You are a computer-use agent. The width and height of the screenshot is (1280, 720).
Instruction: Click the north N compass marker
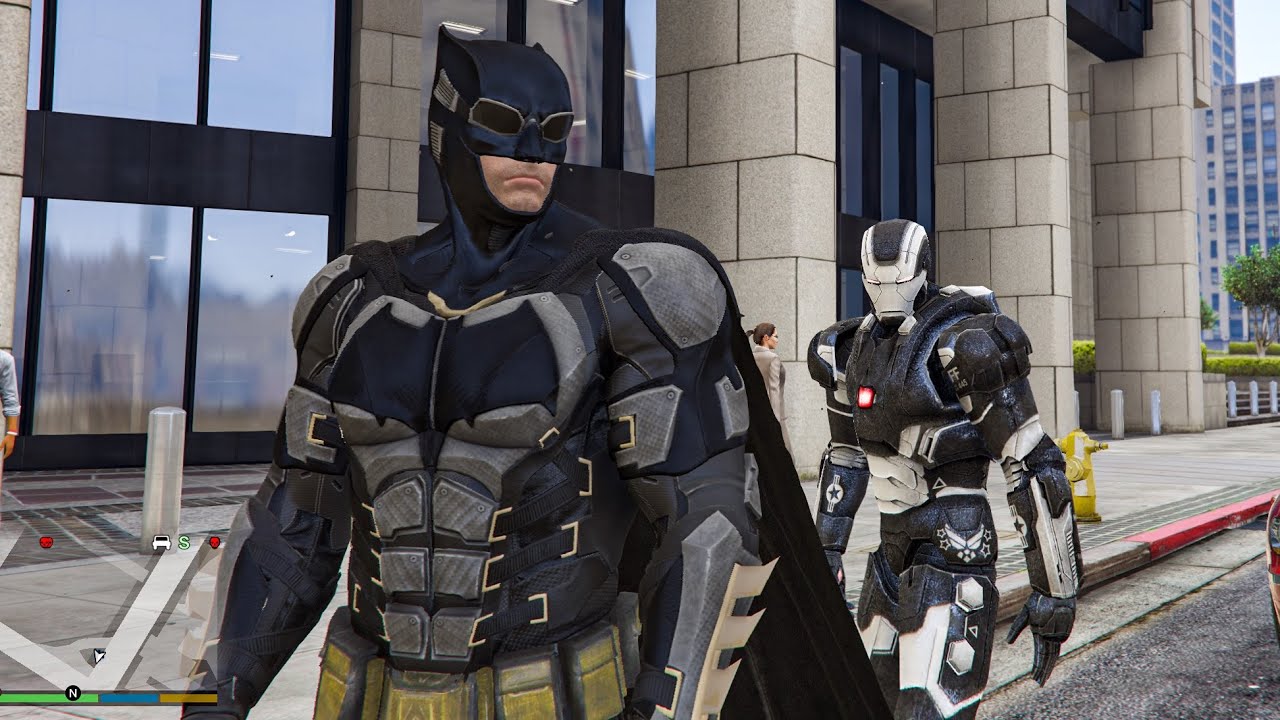pos(73,692)
